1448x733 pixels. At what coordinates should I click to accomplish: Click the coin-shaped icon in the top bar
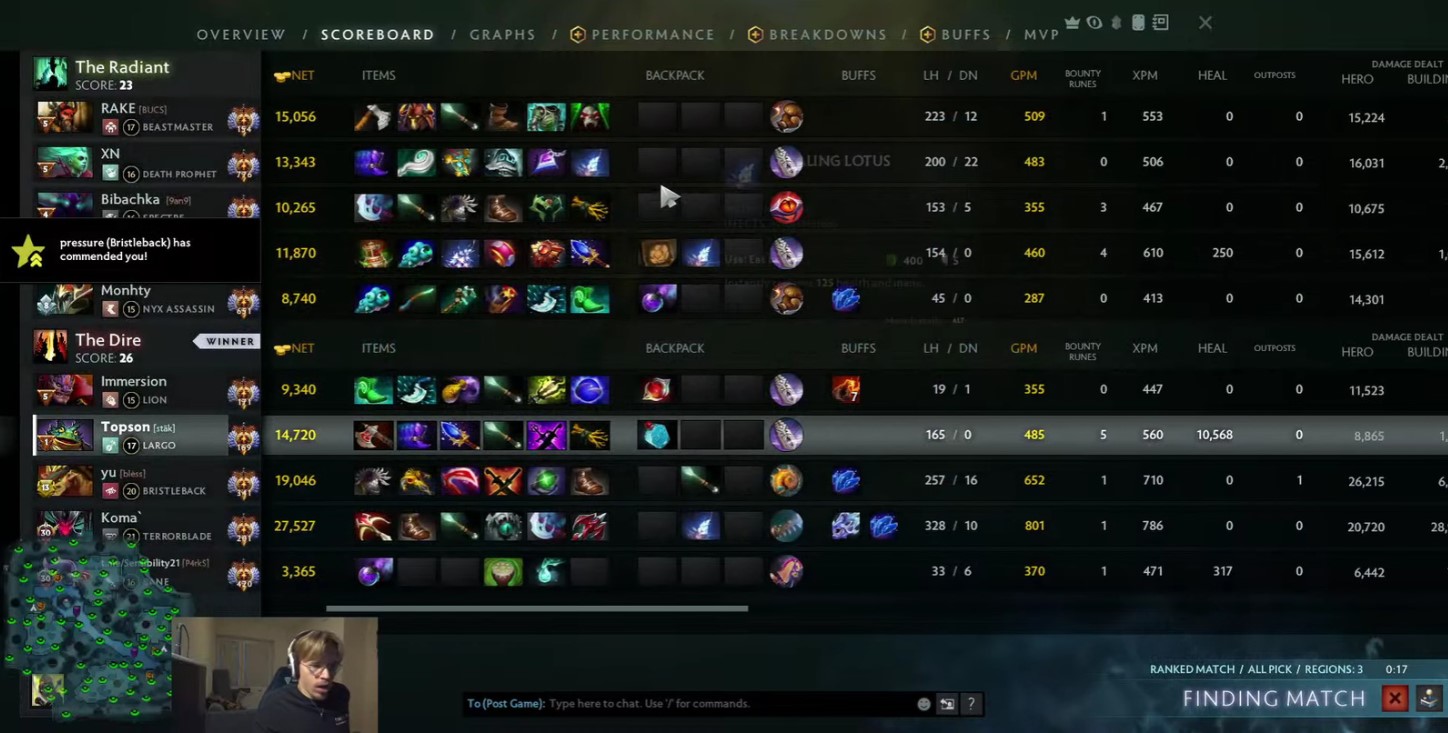tap(1094, 22)
